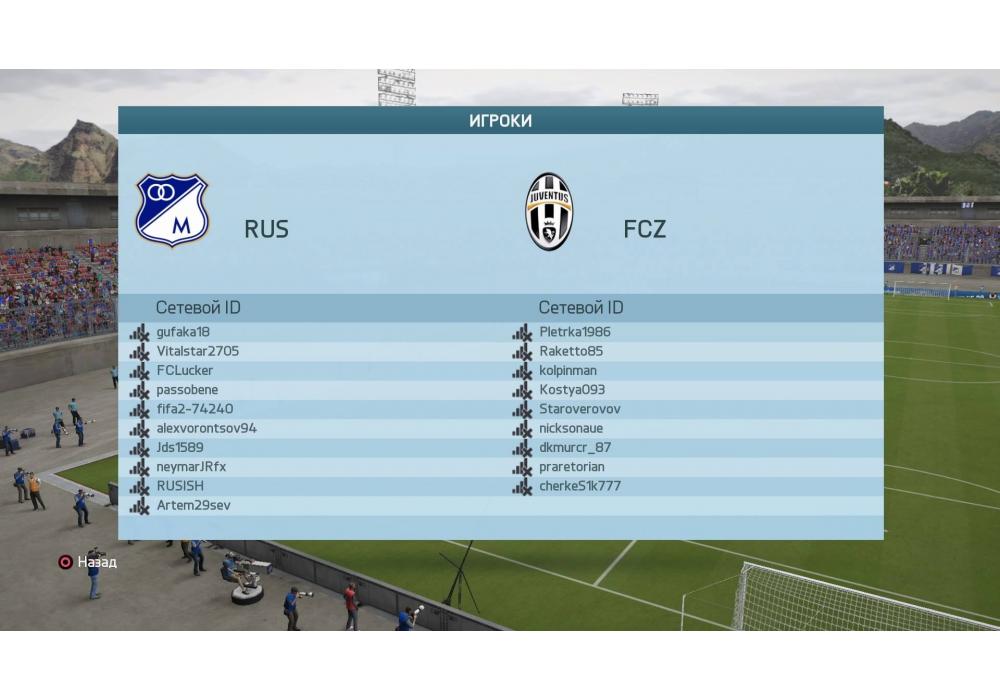Choose player dkmurcr_87
Screen dimensions: 1000x700
(x=574, y=448)
